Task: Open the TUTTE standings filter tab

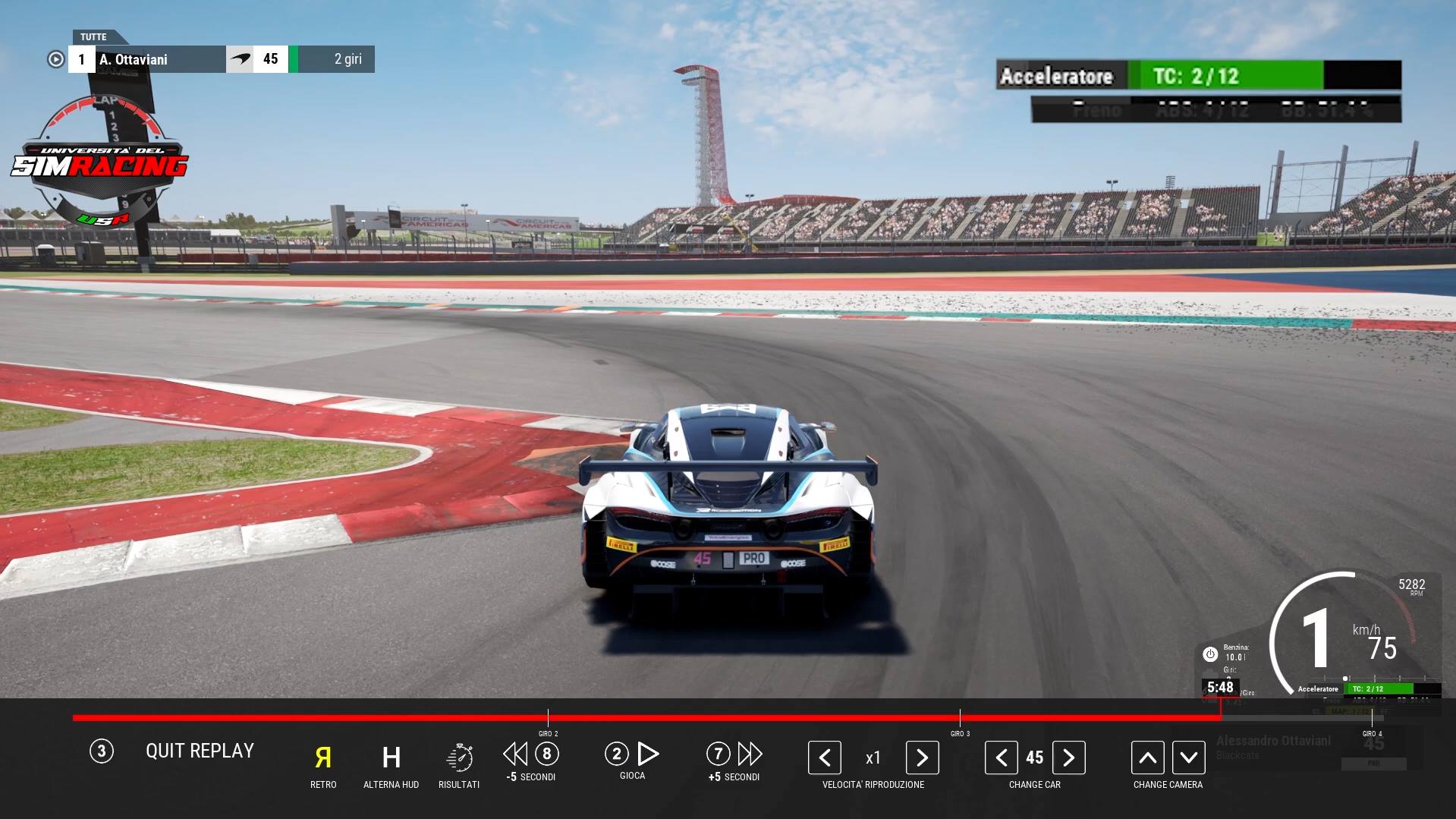Action: click(x=94, y=36)
